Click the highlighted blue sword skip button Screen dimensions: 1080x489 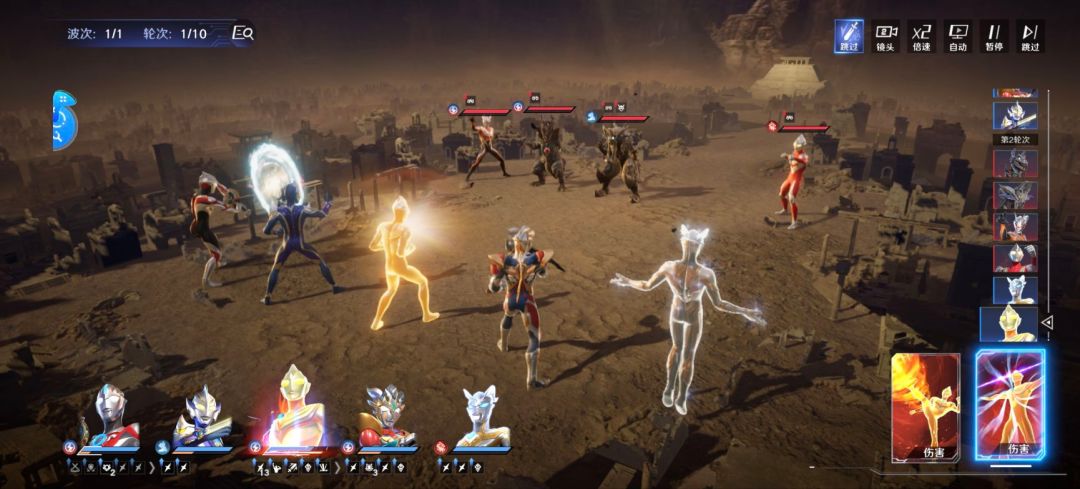(x=850, y=36)
